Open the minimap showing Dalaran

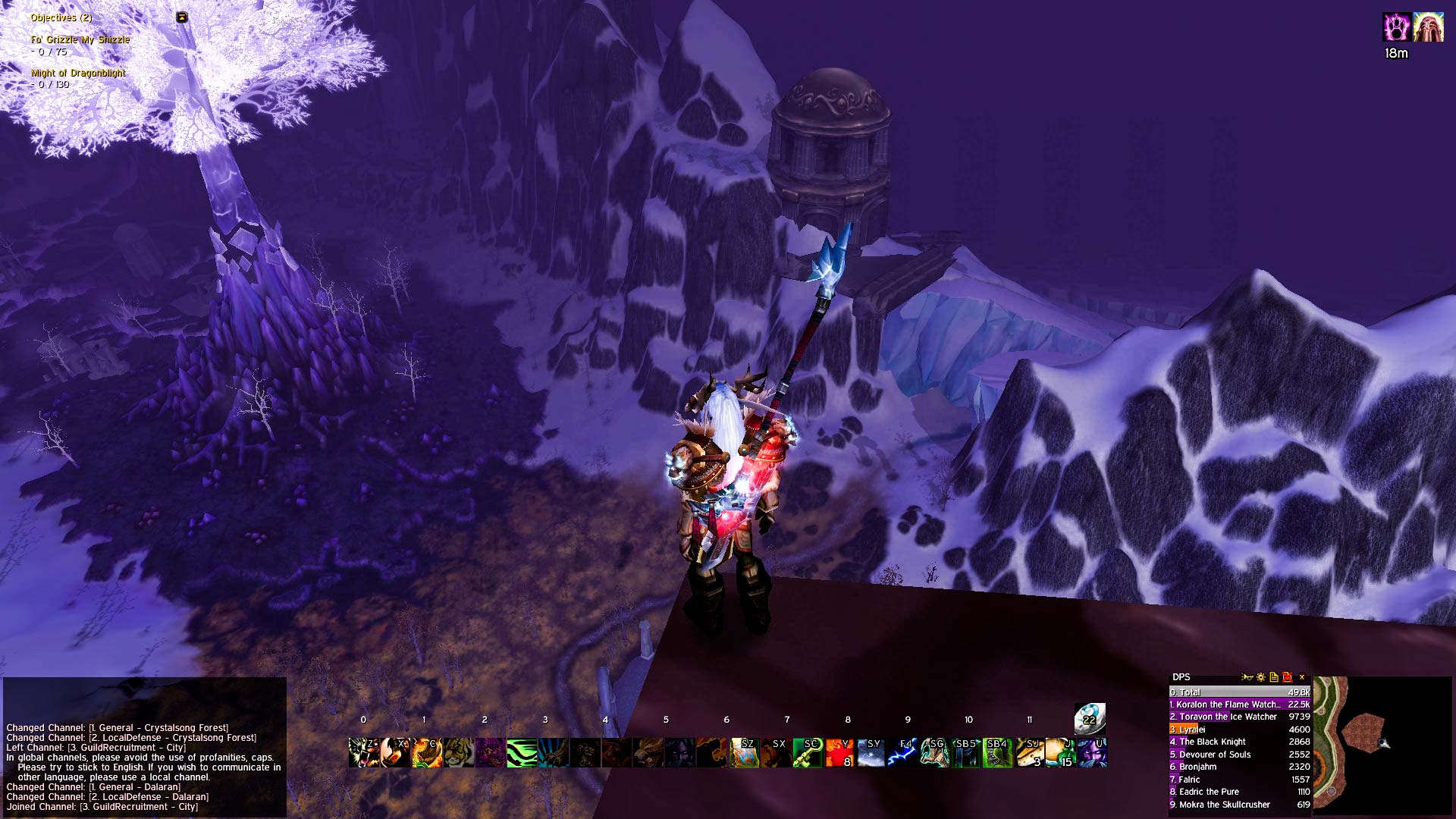(x=1382, y=745)
